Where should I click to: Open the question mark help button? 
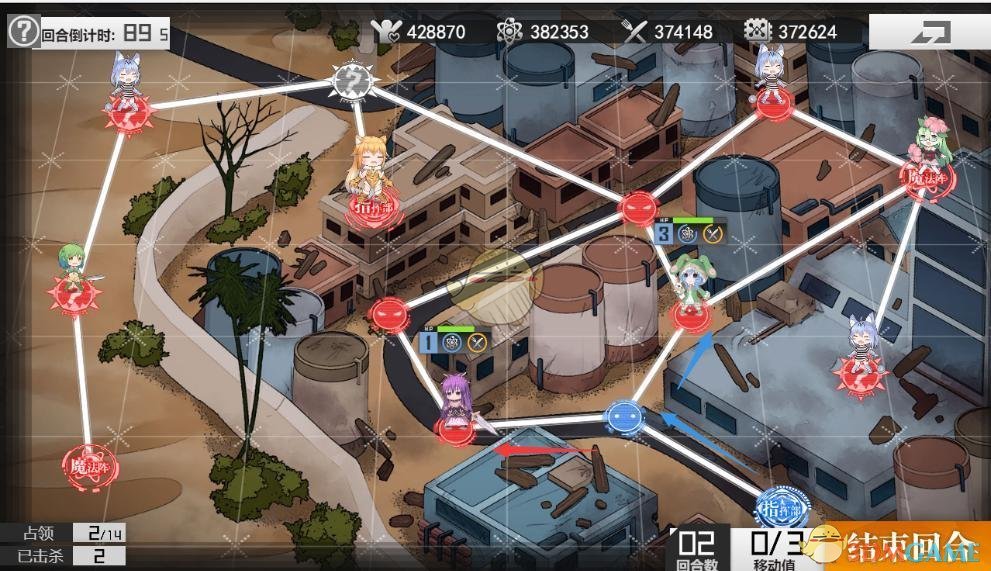point(23,31)
